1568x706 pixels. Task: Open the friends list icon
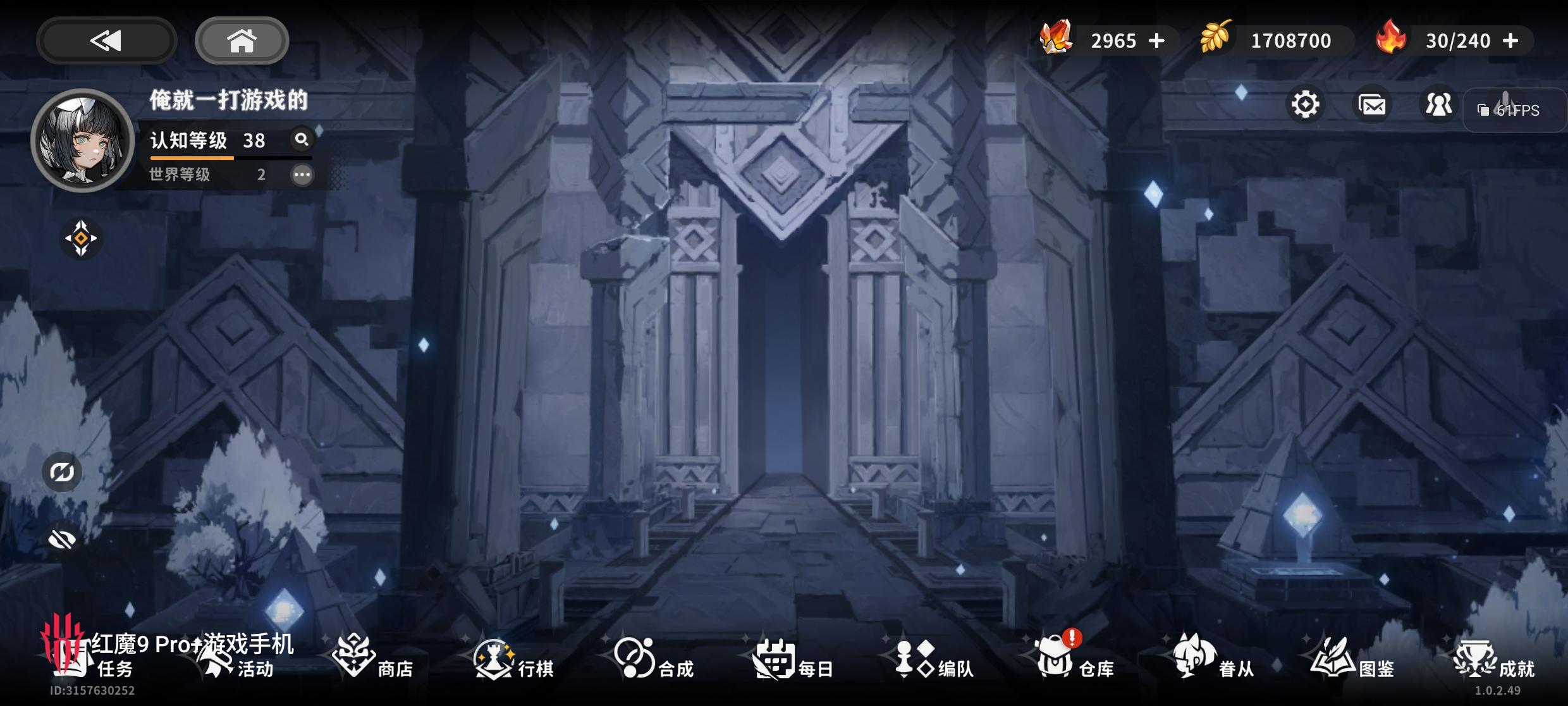click(x=1438, y=104)
